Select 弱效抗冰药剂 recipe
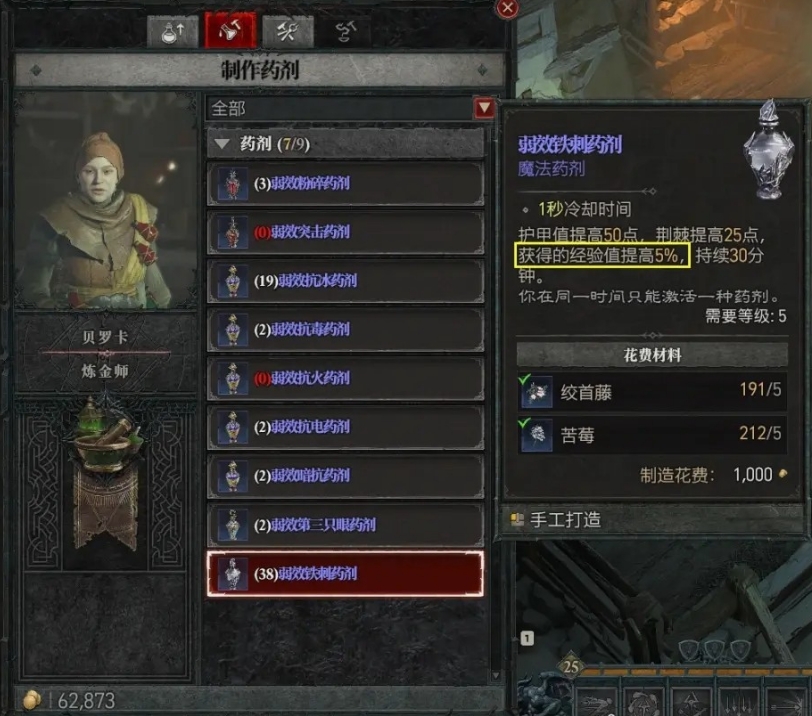This screenshot has width=812, height=716. click(345, 281)
